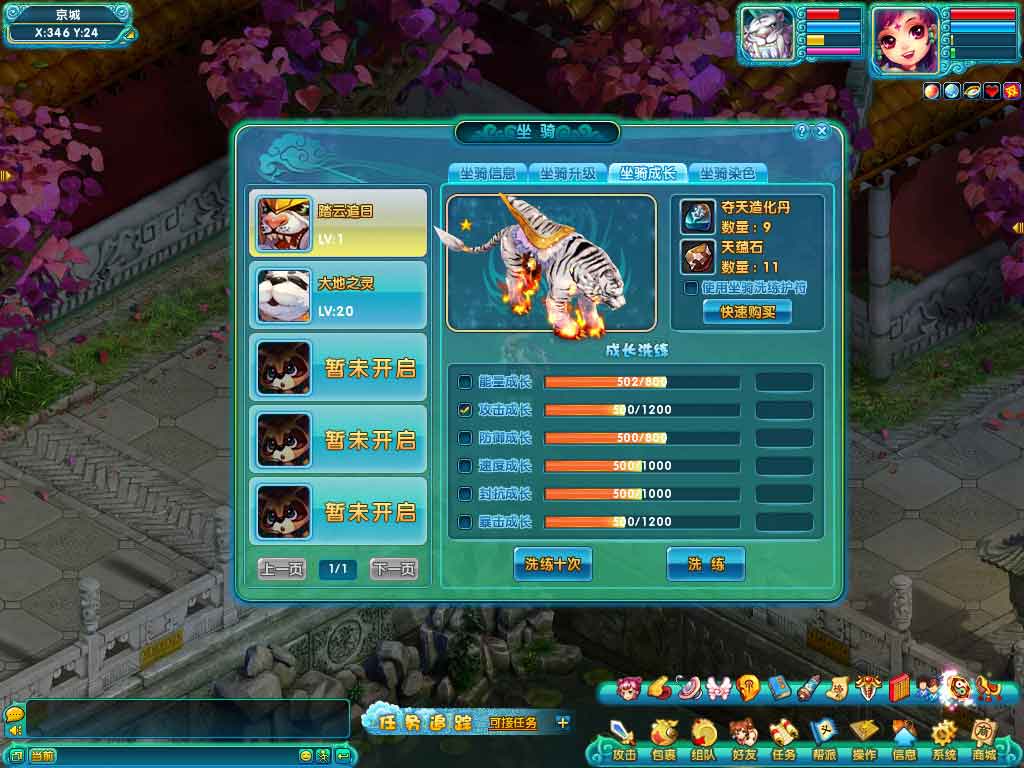The image size is (1024, 768).
Task: Open the mount window help button
Action: click(801, 131)
